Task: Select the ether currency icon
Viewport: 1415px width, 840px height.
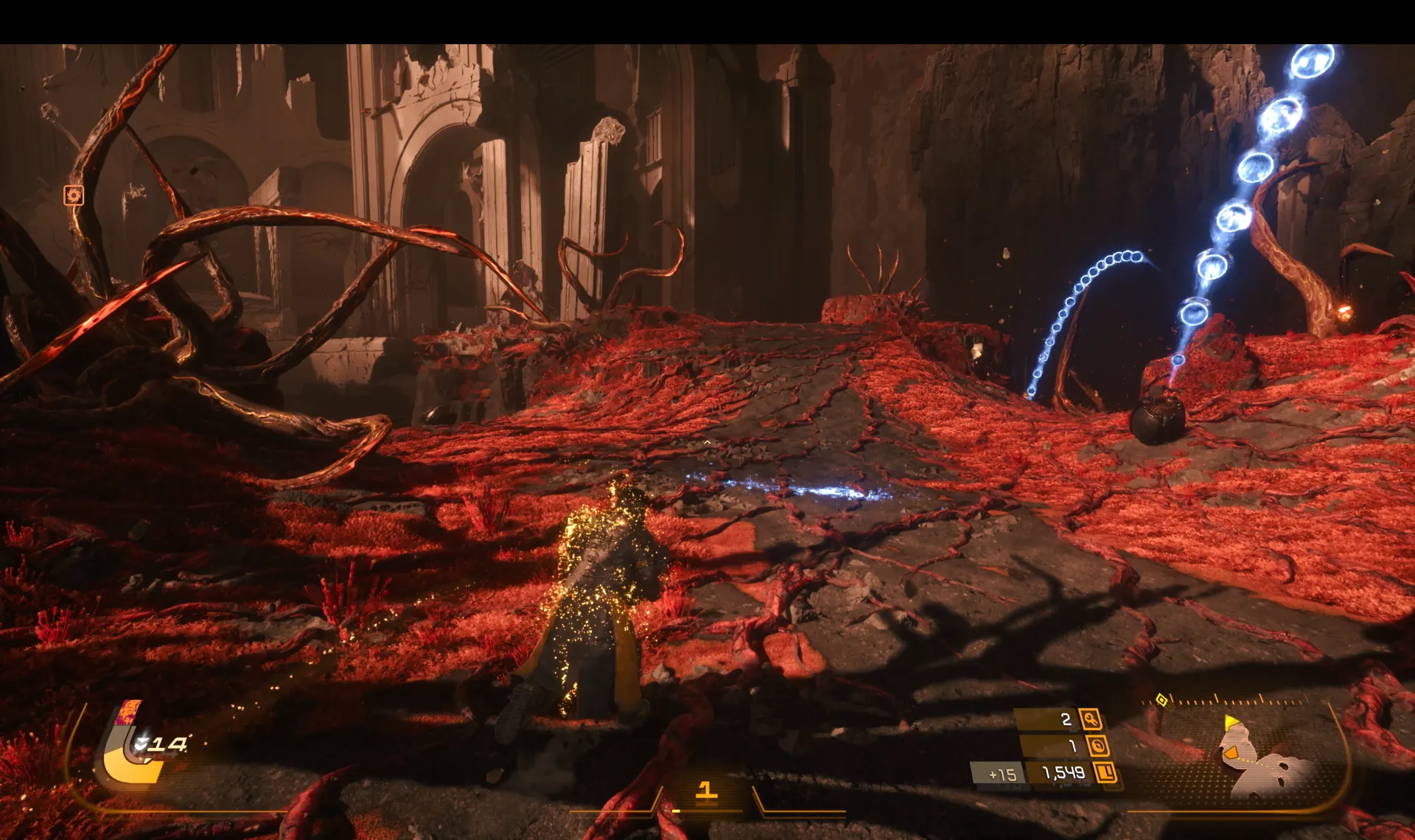Action: [1097, 746]
